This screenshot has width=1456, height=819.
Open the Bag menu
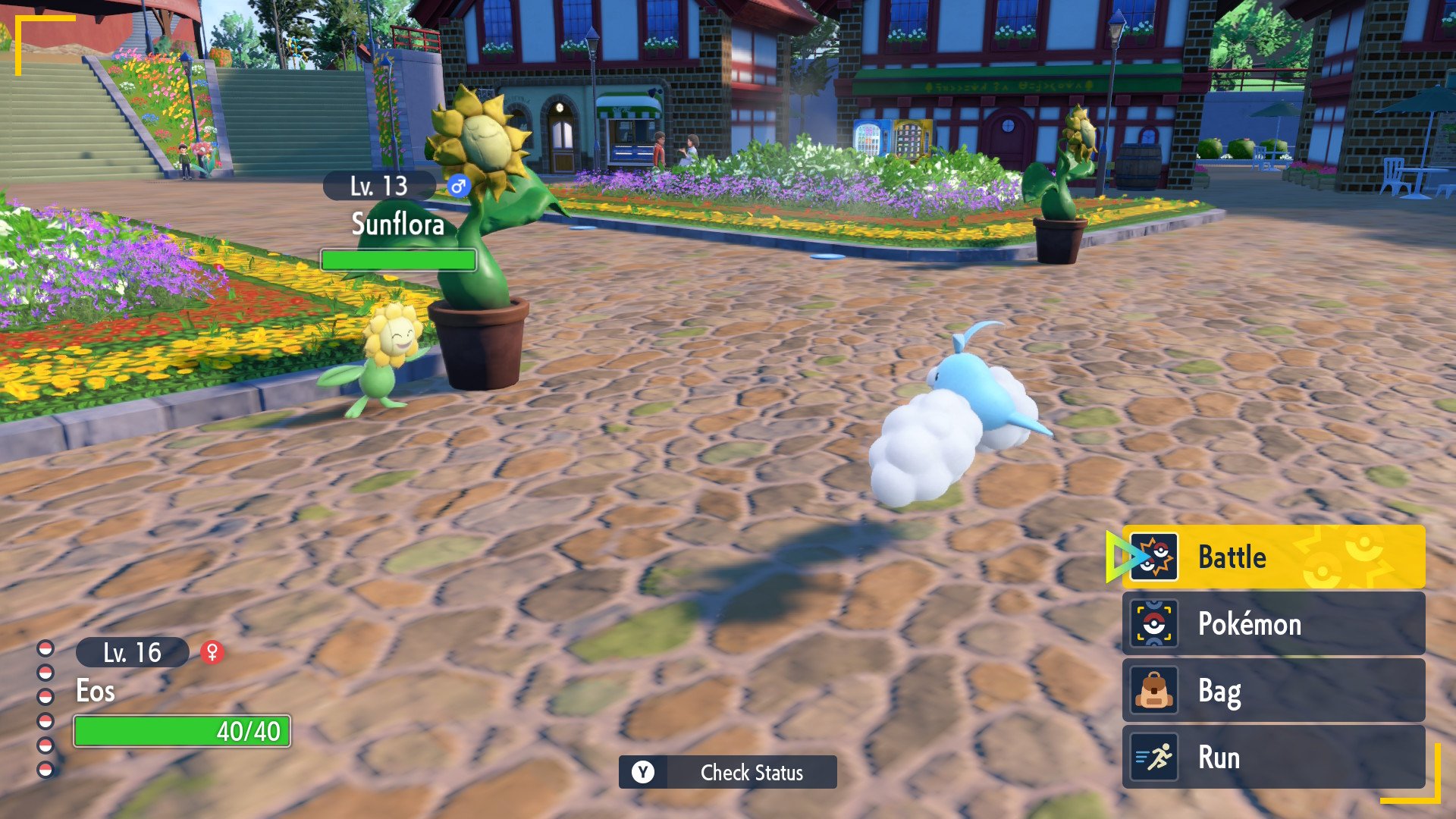1272,691
